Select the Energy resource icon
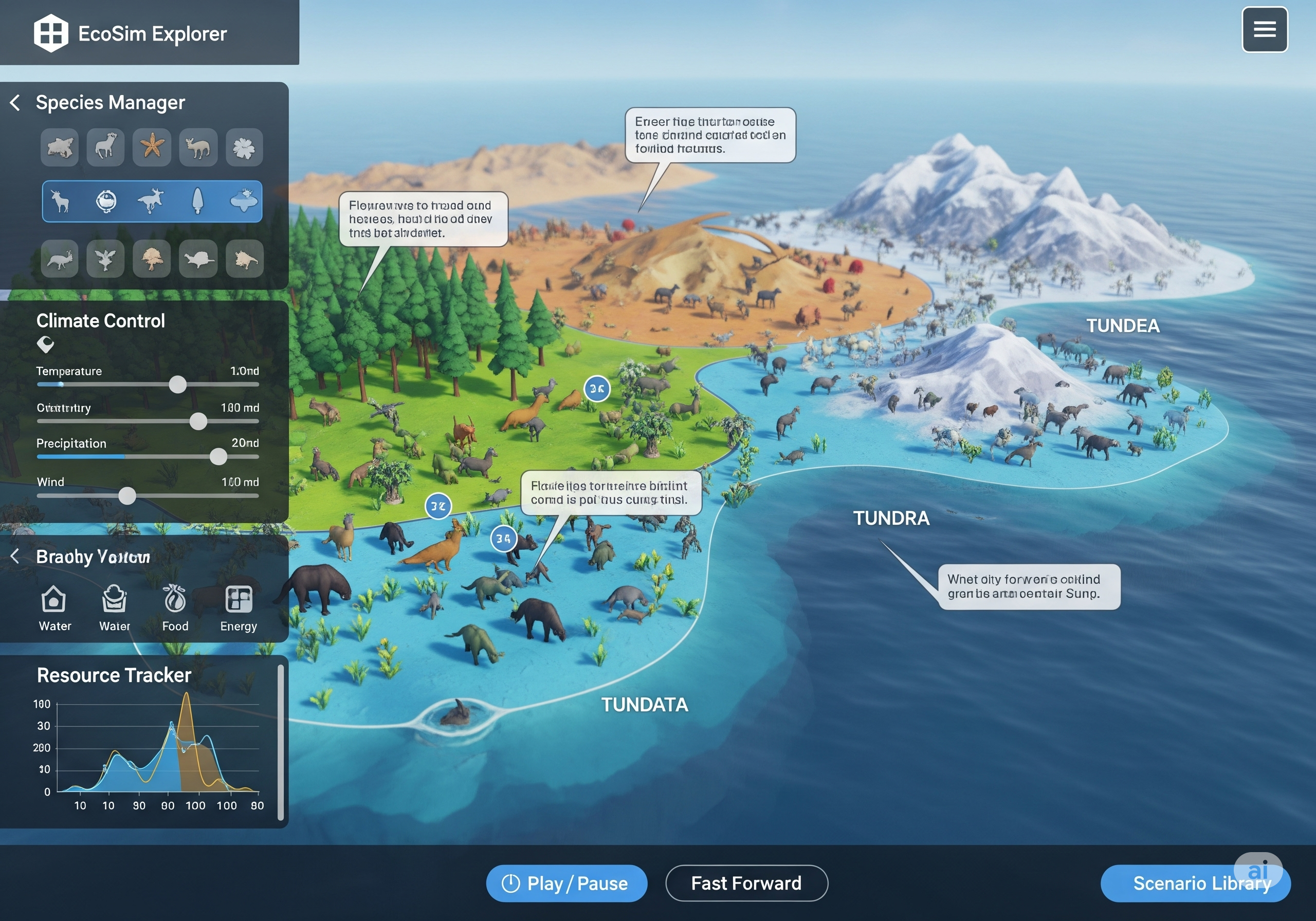This screenshot has height=921, width=1316. click(239, 600)
